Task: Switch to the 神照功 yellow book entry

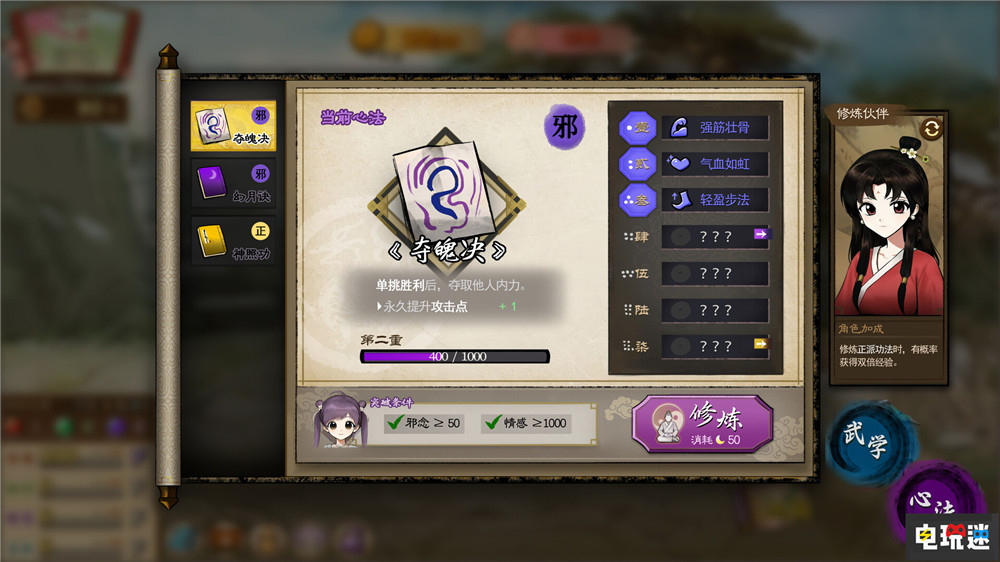Action: tap(233, 242)
